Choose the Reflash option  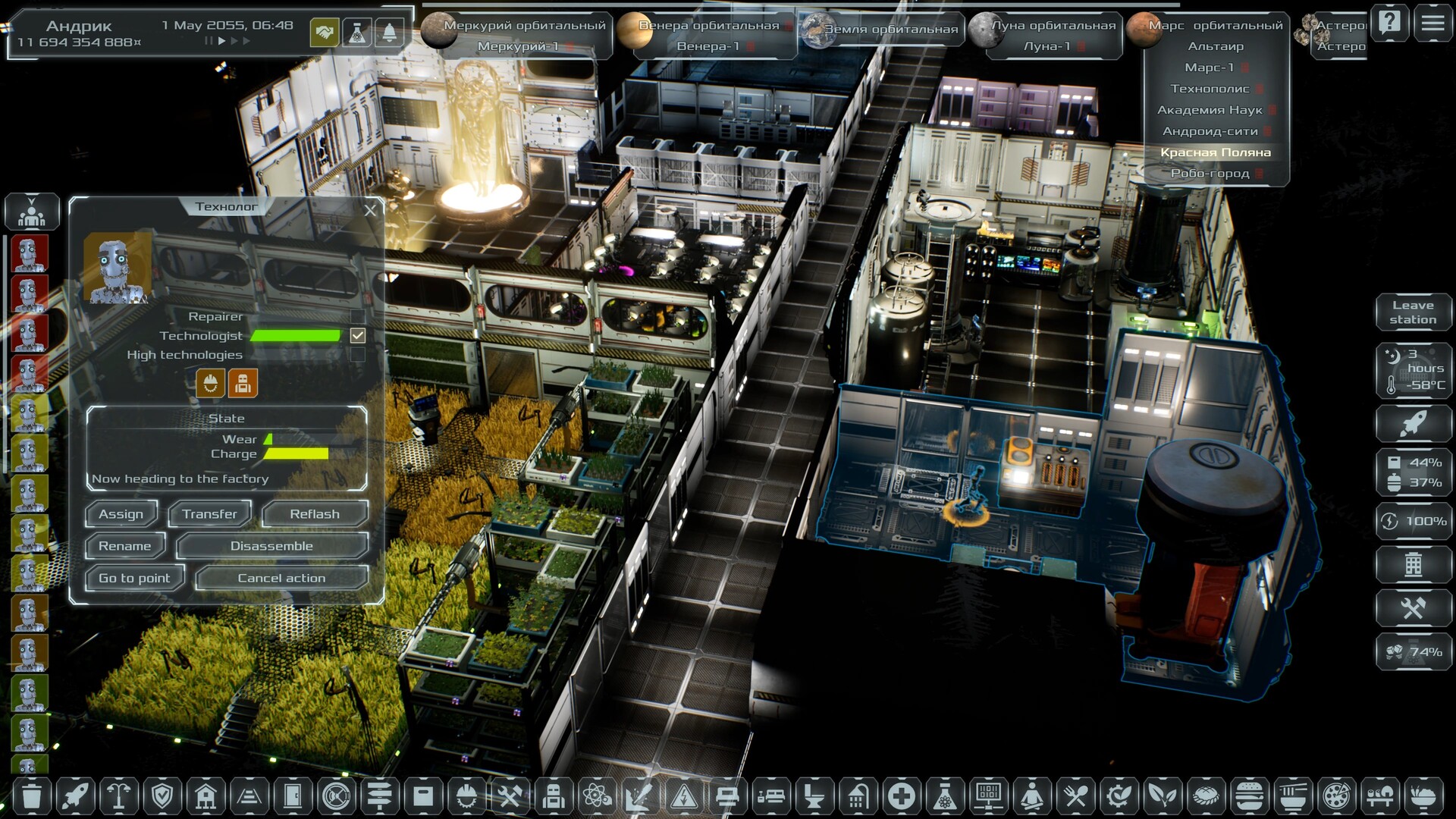(315, 514)
